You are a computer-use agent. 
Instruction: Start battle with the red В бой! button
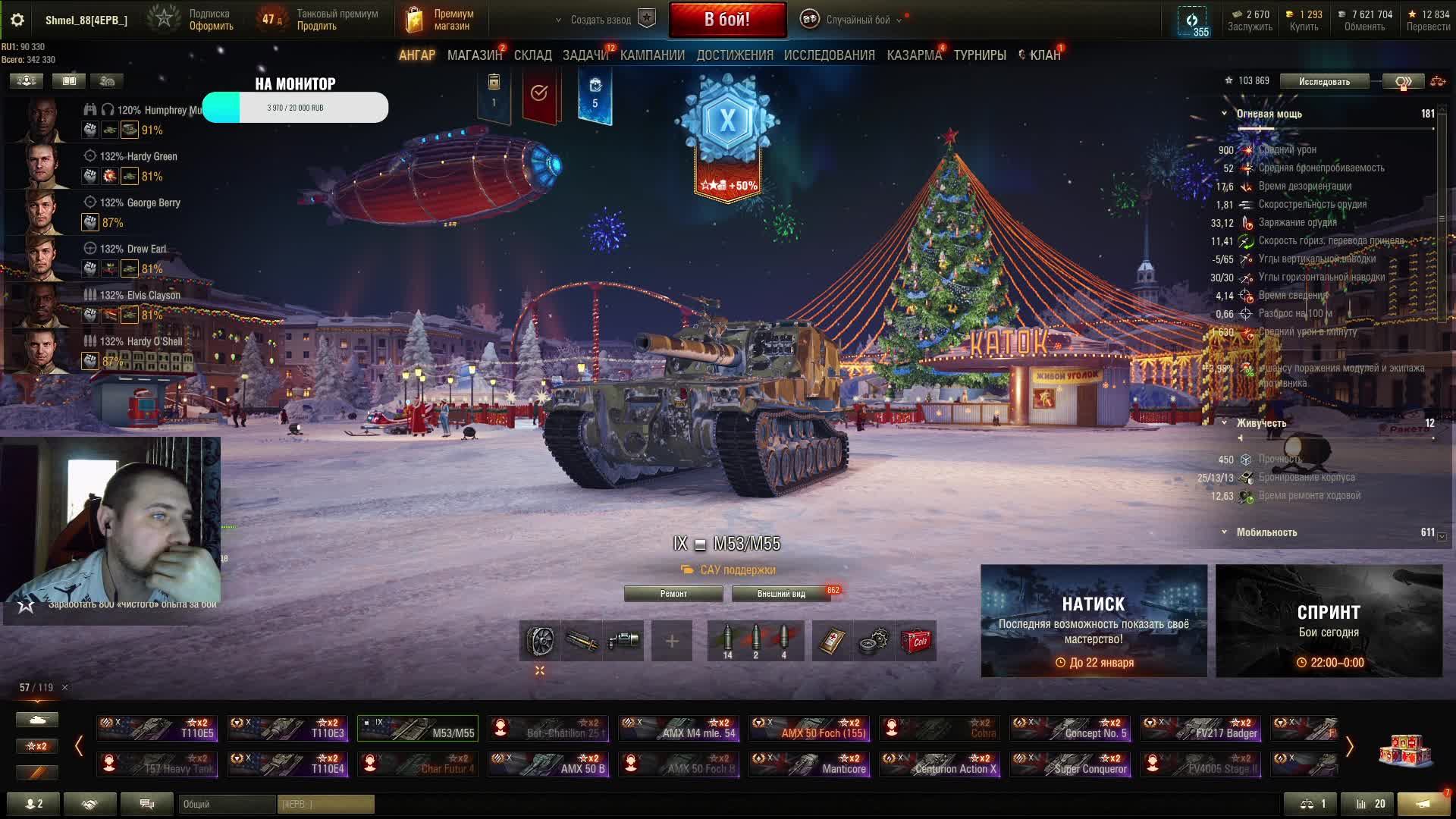(x=726, y=20)
